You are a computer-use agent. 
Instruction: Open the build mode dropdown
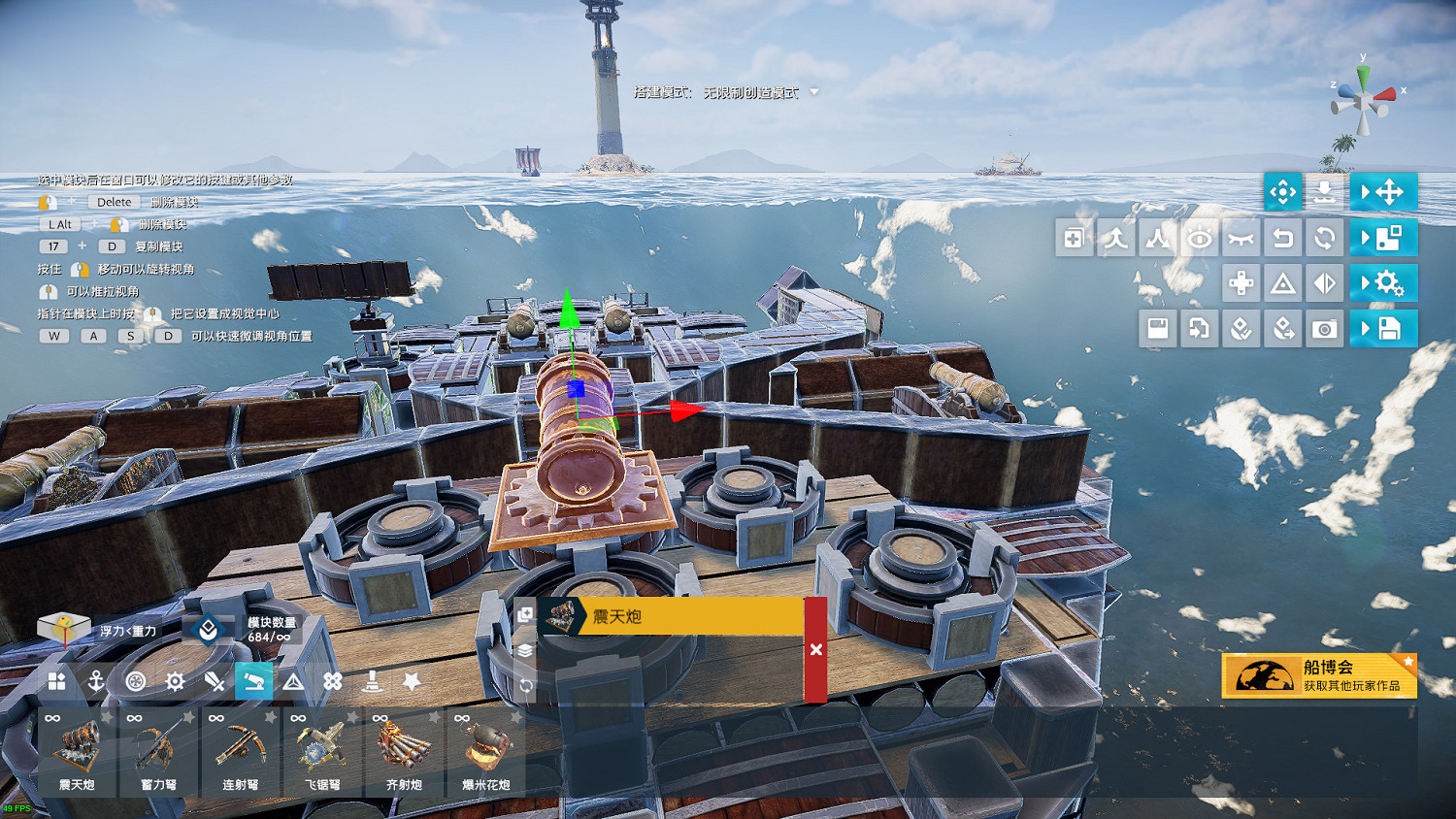click(814, 92)
